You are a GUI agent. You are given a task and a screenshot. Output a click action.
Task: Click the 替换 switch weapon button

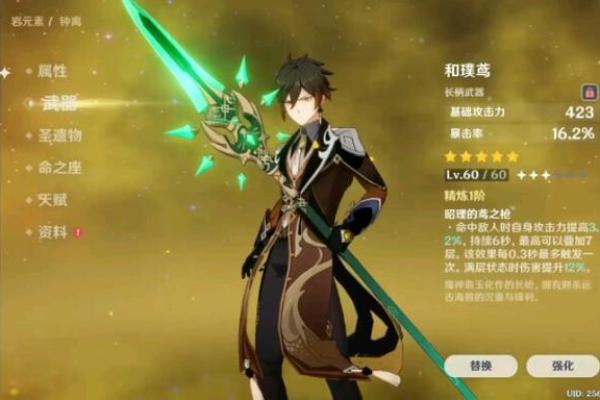pos(480,366)
